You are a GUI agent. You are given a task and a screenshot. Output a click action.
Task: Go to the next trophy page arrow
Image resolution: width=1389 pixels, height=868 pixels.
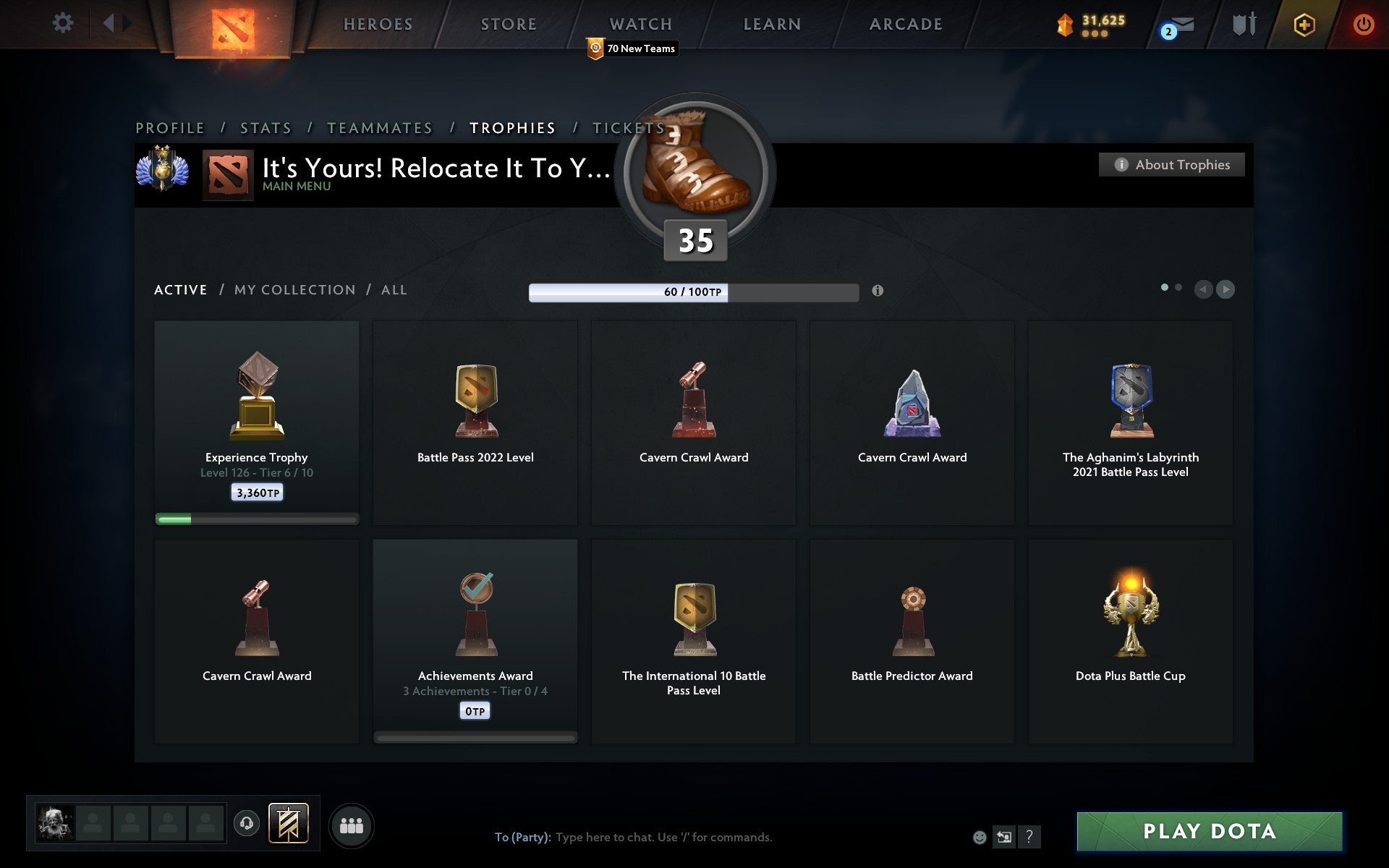(x=1226, y=289)
